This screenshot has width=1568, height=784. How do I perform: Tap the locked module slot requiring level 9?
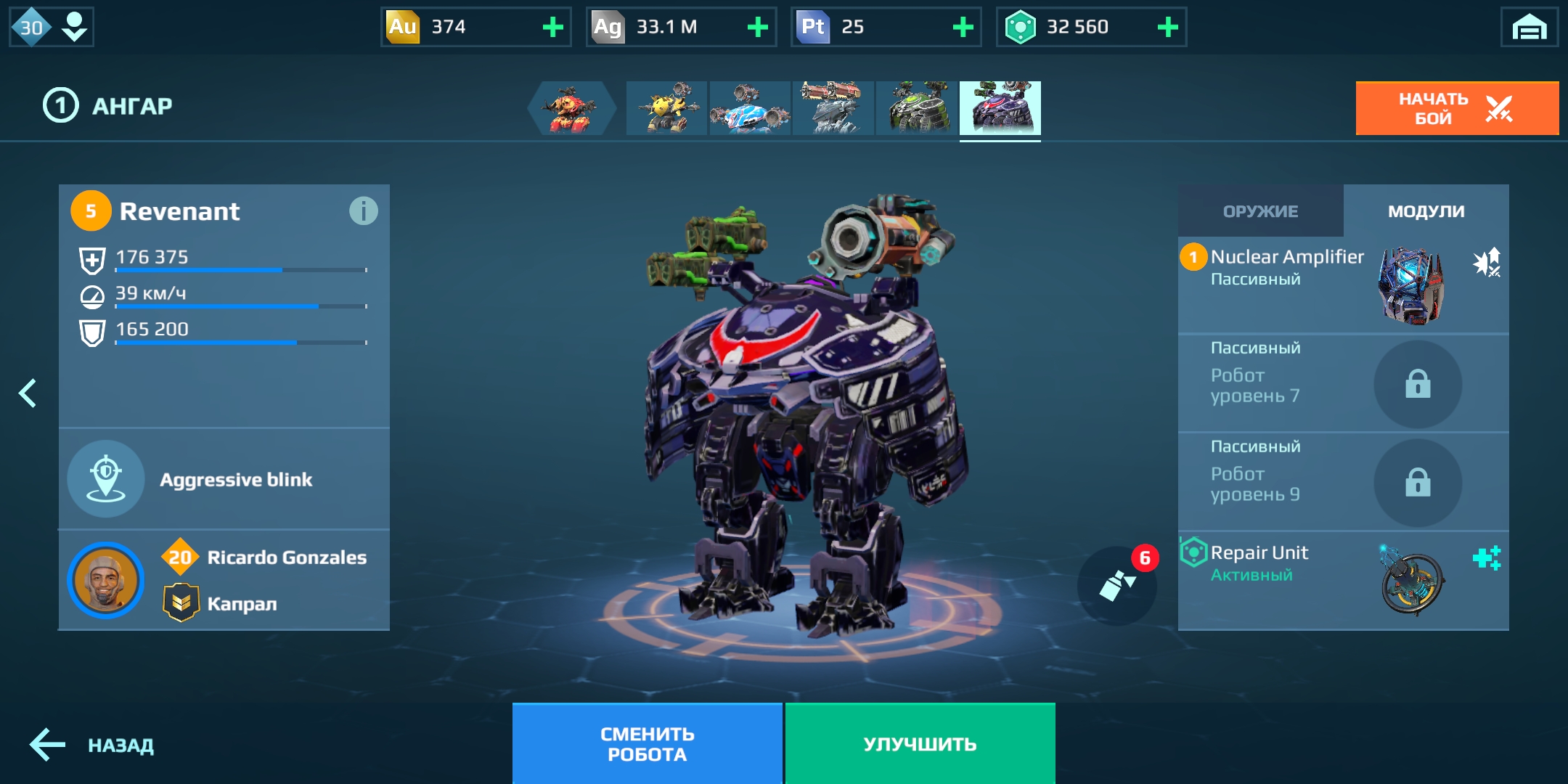[1343, 483]
